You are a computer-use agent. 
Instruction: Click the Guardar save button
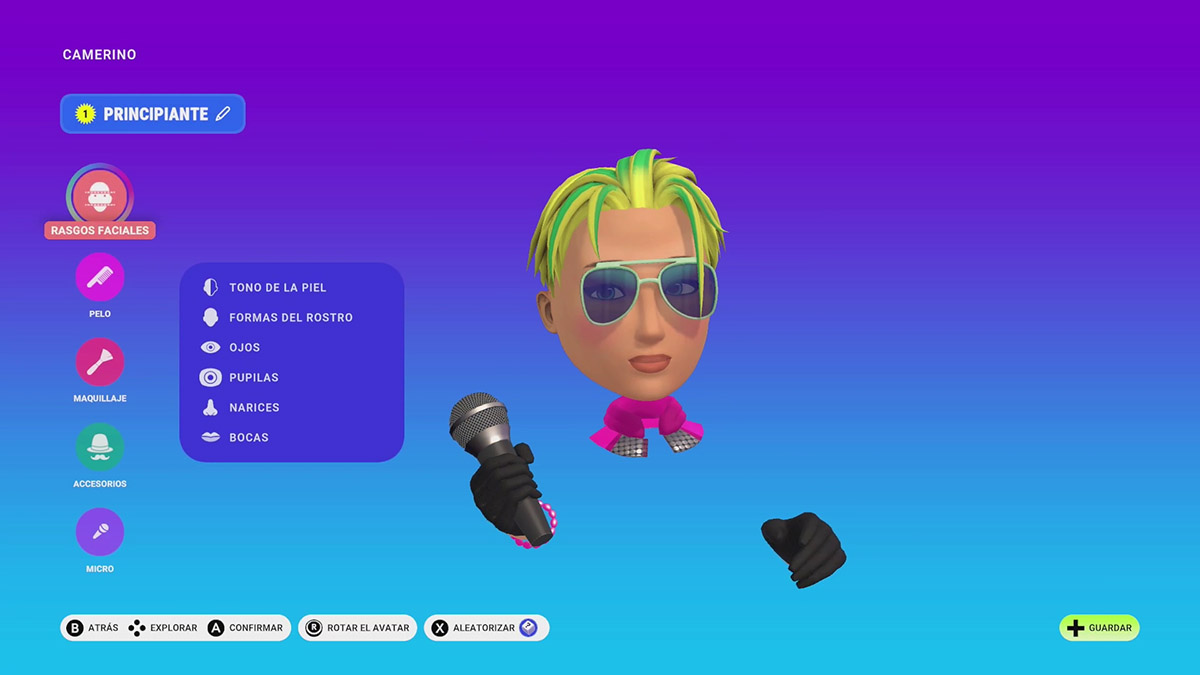click(1099, 628)
